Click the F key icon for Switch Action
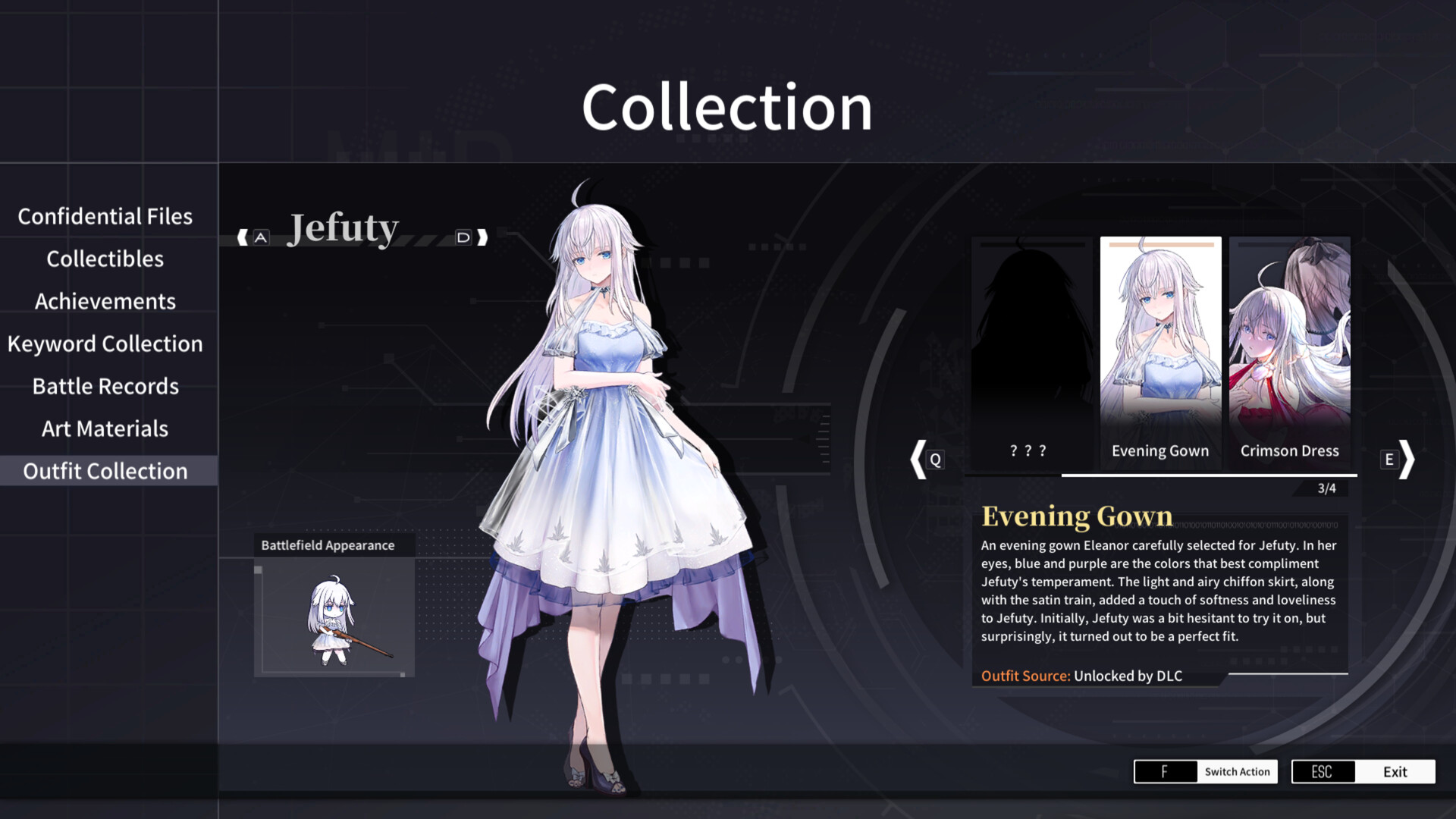The height and width of the screenshot is (819, 1456). (x=1165, y=771)
